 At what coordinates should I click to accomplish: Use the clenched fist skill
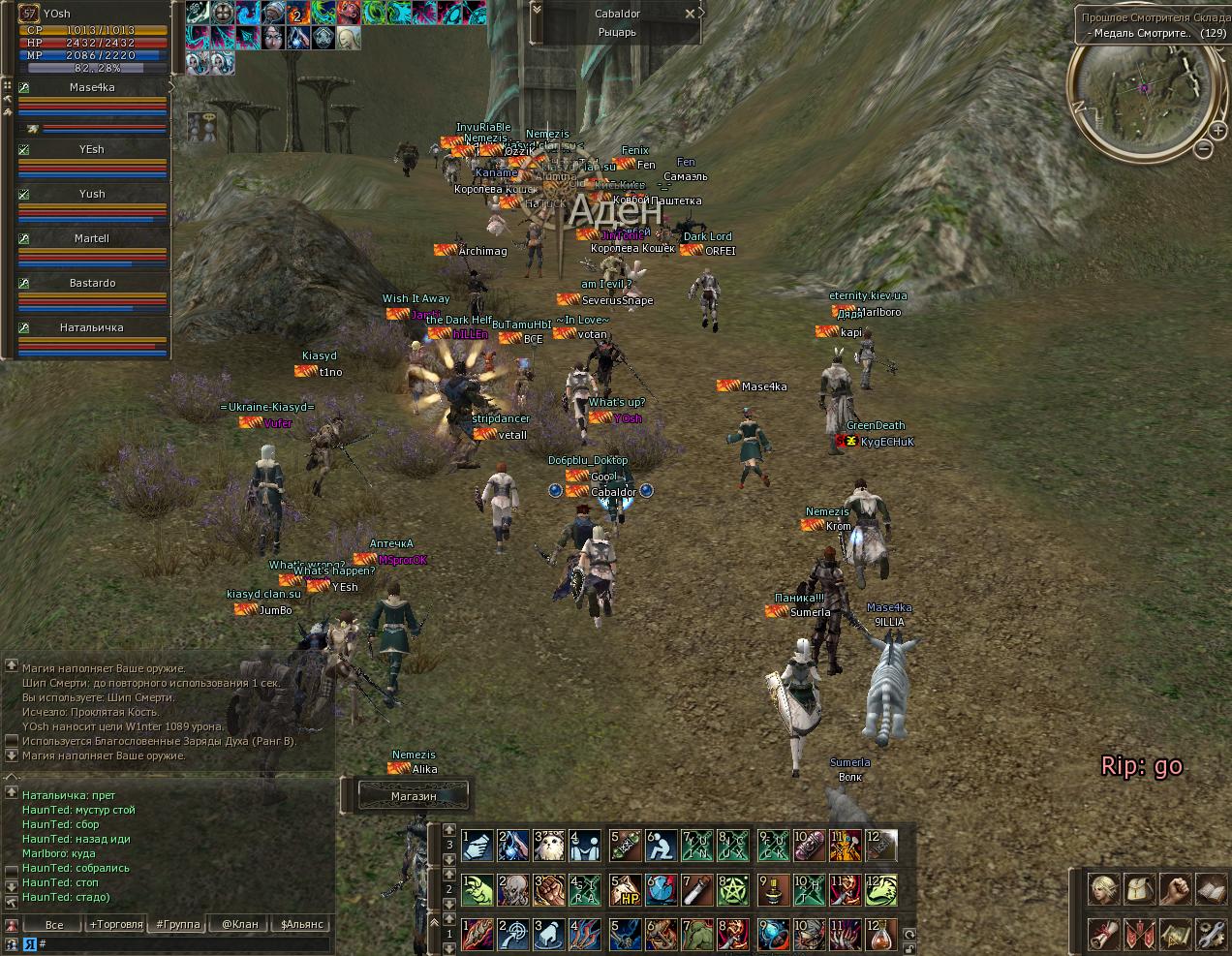tap(549, 889)
